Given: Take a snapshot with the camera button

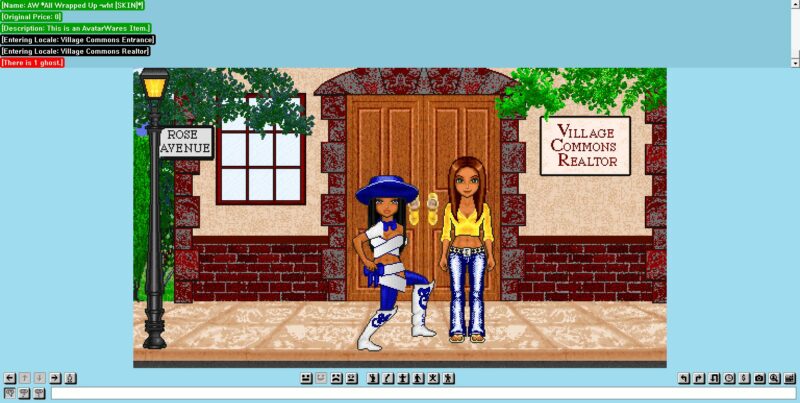Looking at the screenshot, I should (x=759, y=378).
